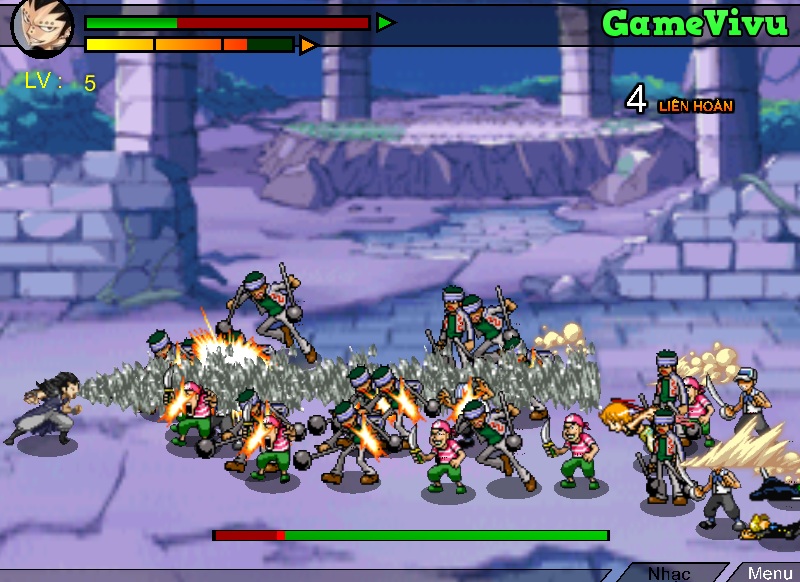Open the Menu button
This screenshot has height=582, width=800.
pos(769,573)
